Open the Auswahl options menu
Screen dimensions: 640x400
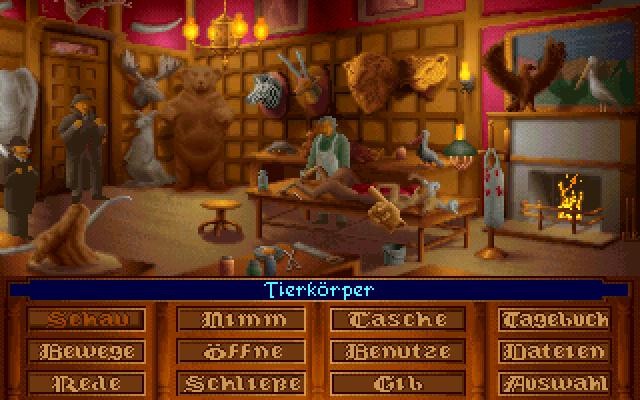554,383
